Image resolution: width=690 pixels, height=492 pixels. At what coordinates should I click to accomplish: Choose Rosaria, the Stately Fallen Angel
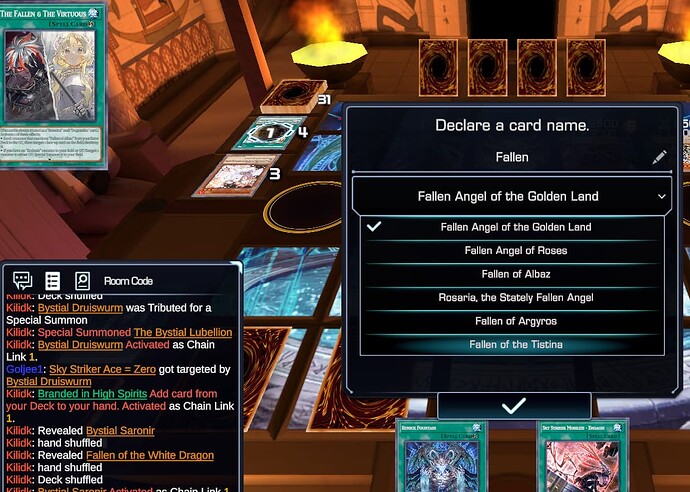[x=515, y=298]
